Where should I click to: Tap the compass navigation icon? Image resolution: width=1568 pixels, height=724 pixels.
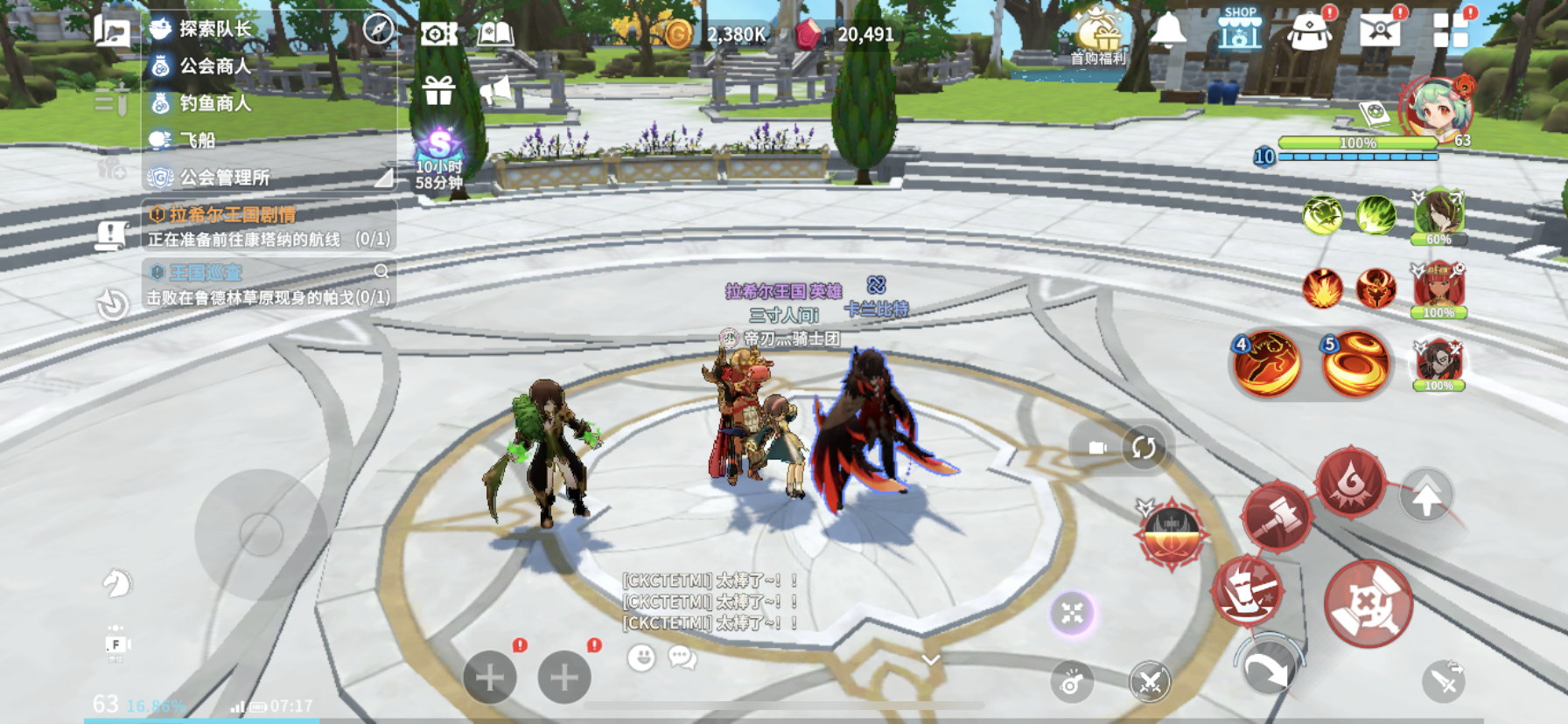[x=378, y=29]
